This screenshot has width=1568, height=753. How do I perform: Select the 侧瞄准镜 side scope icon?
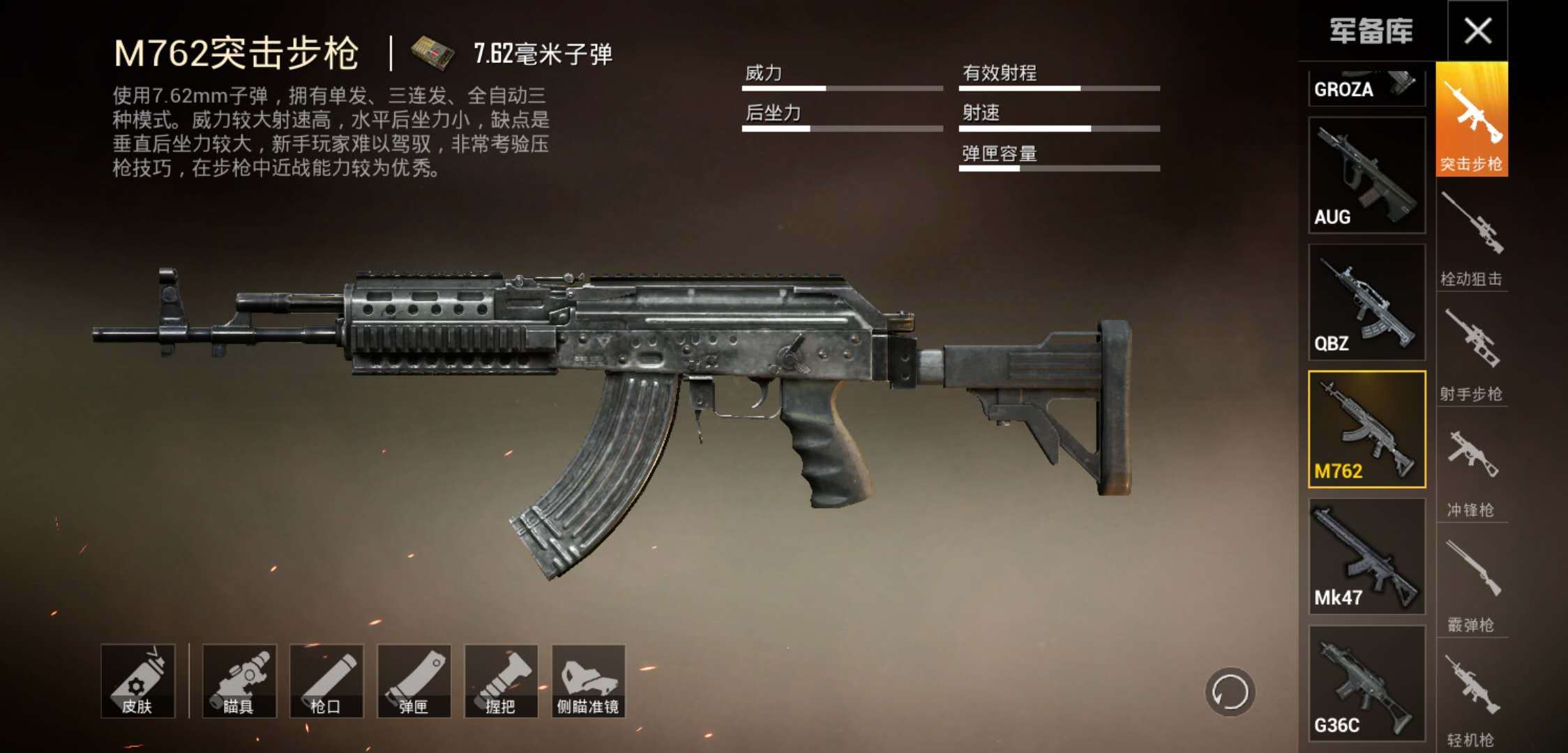coord(589,680)
